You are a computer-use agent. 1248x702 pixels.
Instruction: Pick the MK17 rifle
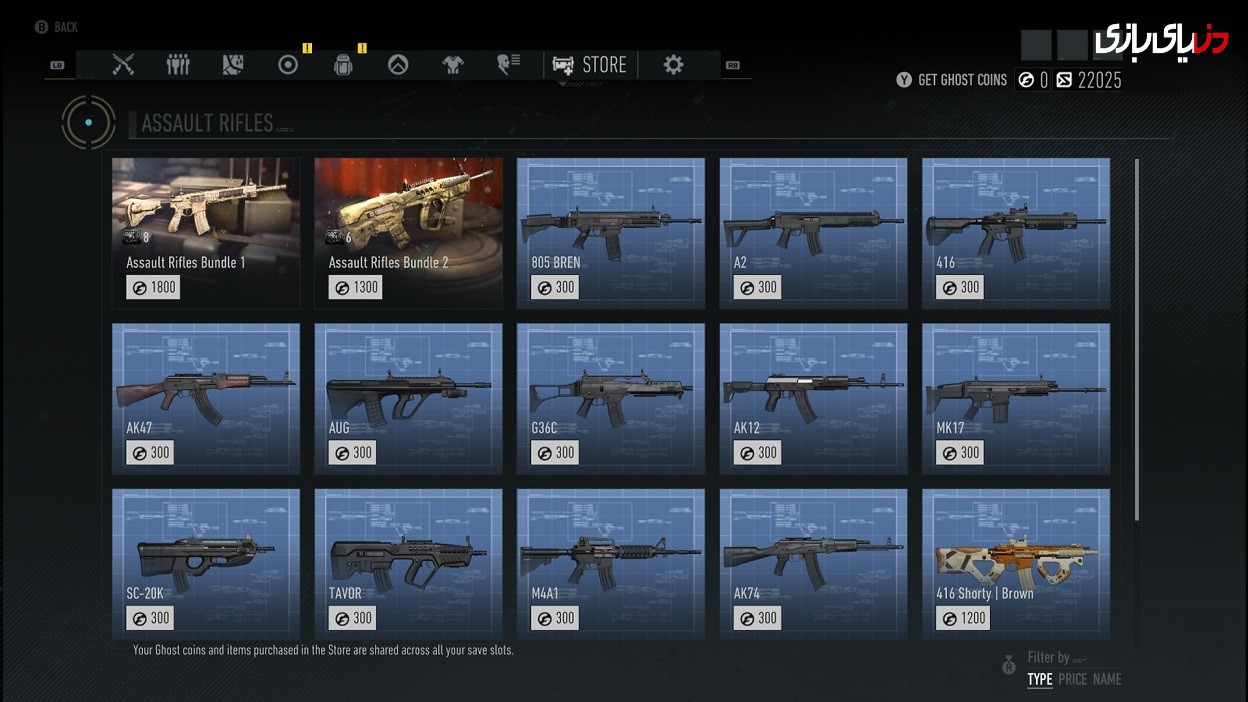[x=1015, y=398]
